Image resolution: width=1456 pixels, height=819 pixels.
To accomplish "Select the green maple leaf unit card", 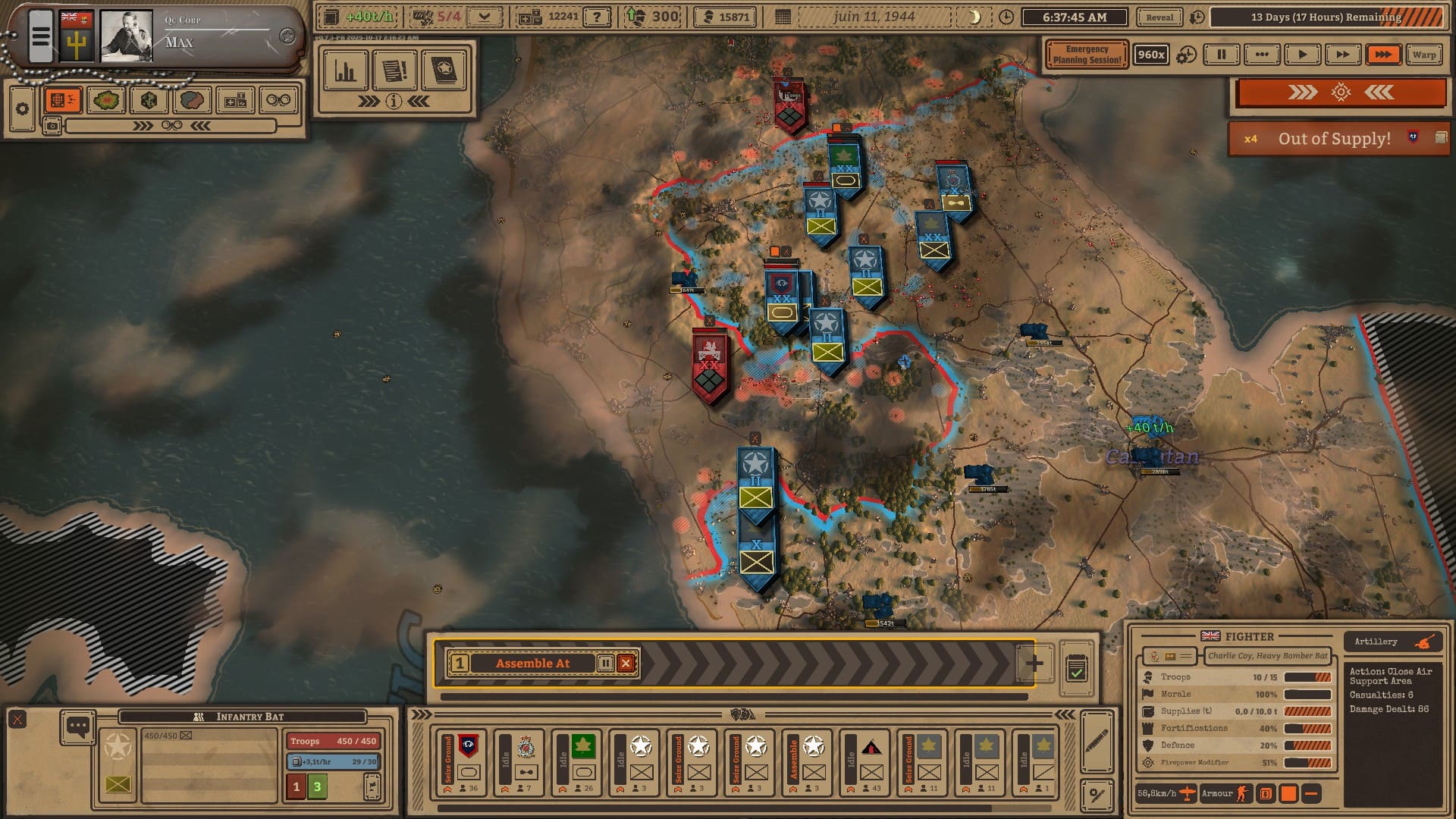I will (x=582, y=762).
